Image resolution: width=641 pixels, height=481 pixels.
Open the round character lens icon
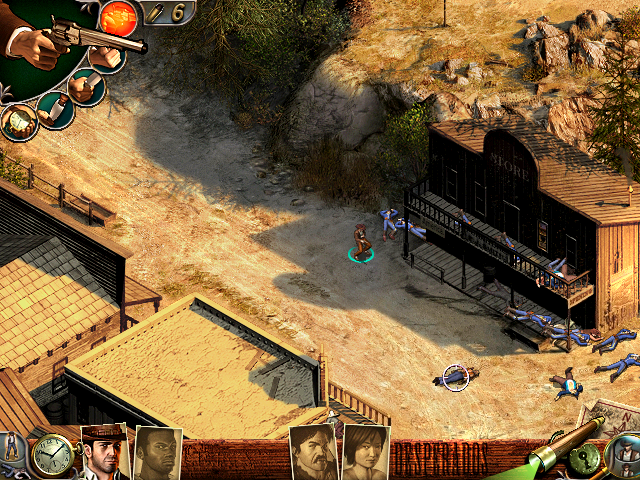[624, 456]
